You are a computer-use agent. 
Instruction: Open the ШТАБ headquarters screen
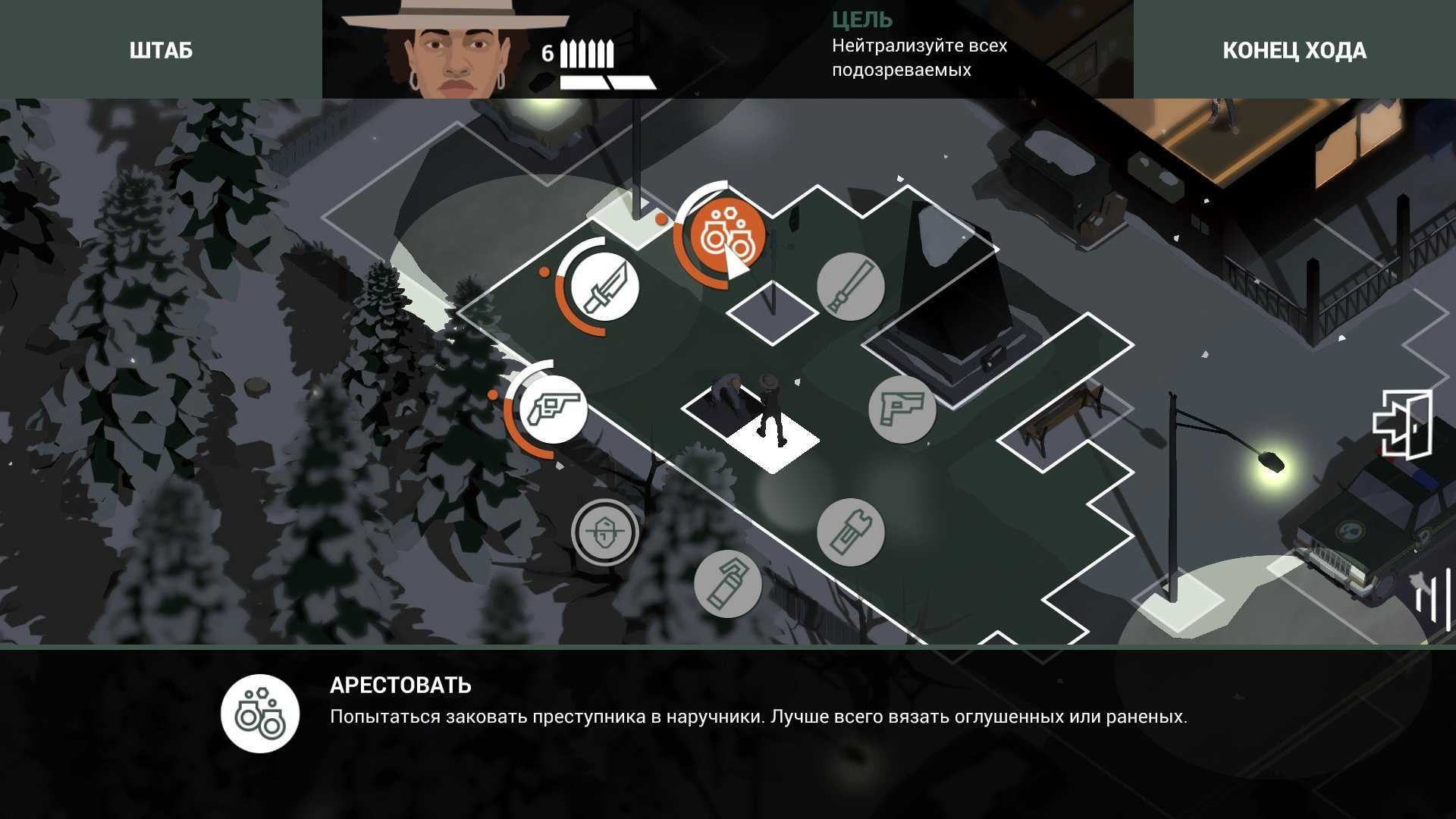point(161,50)
